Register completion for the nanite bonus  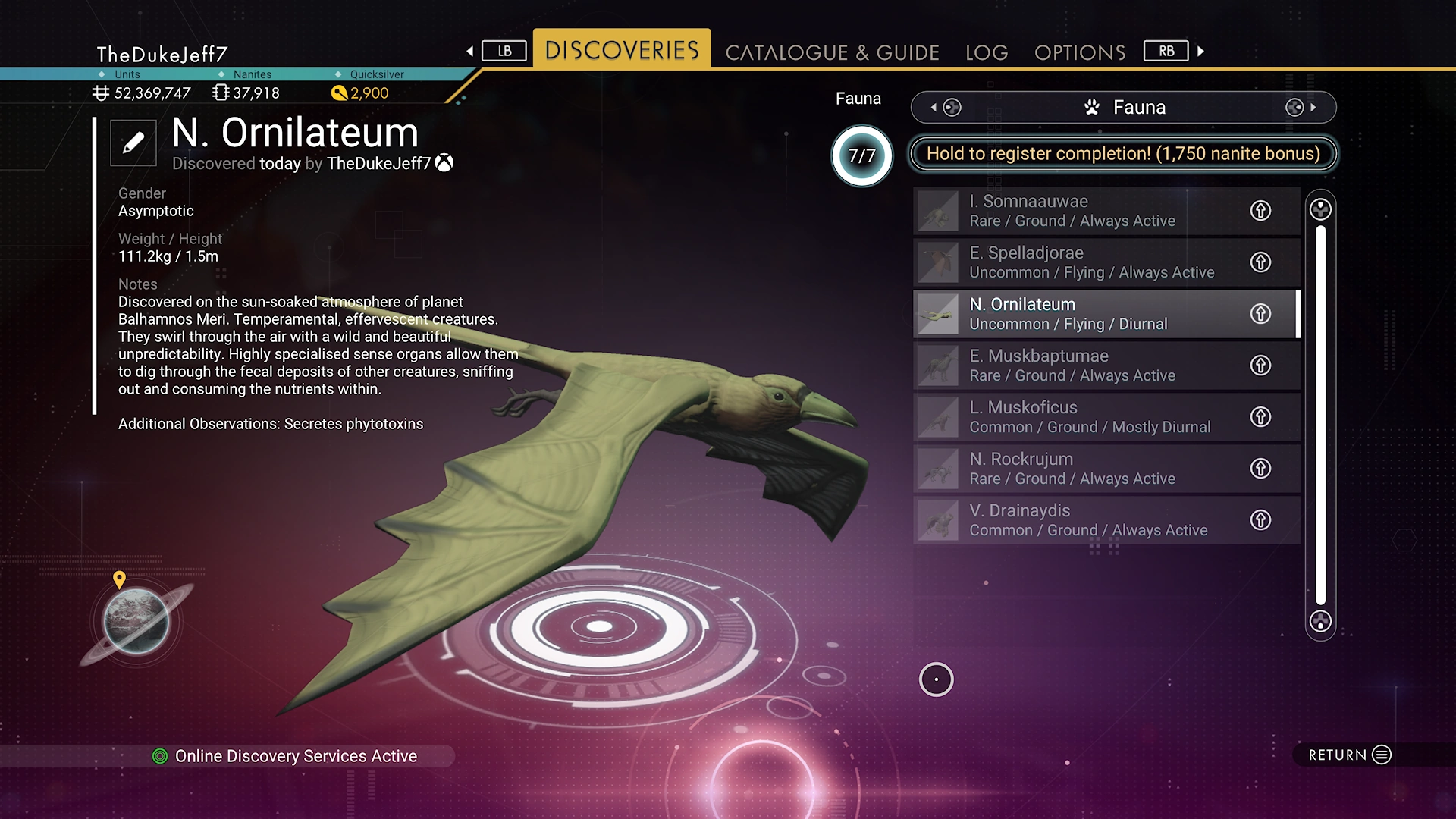coord(1122,154)
